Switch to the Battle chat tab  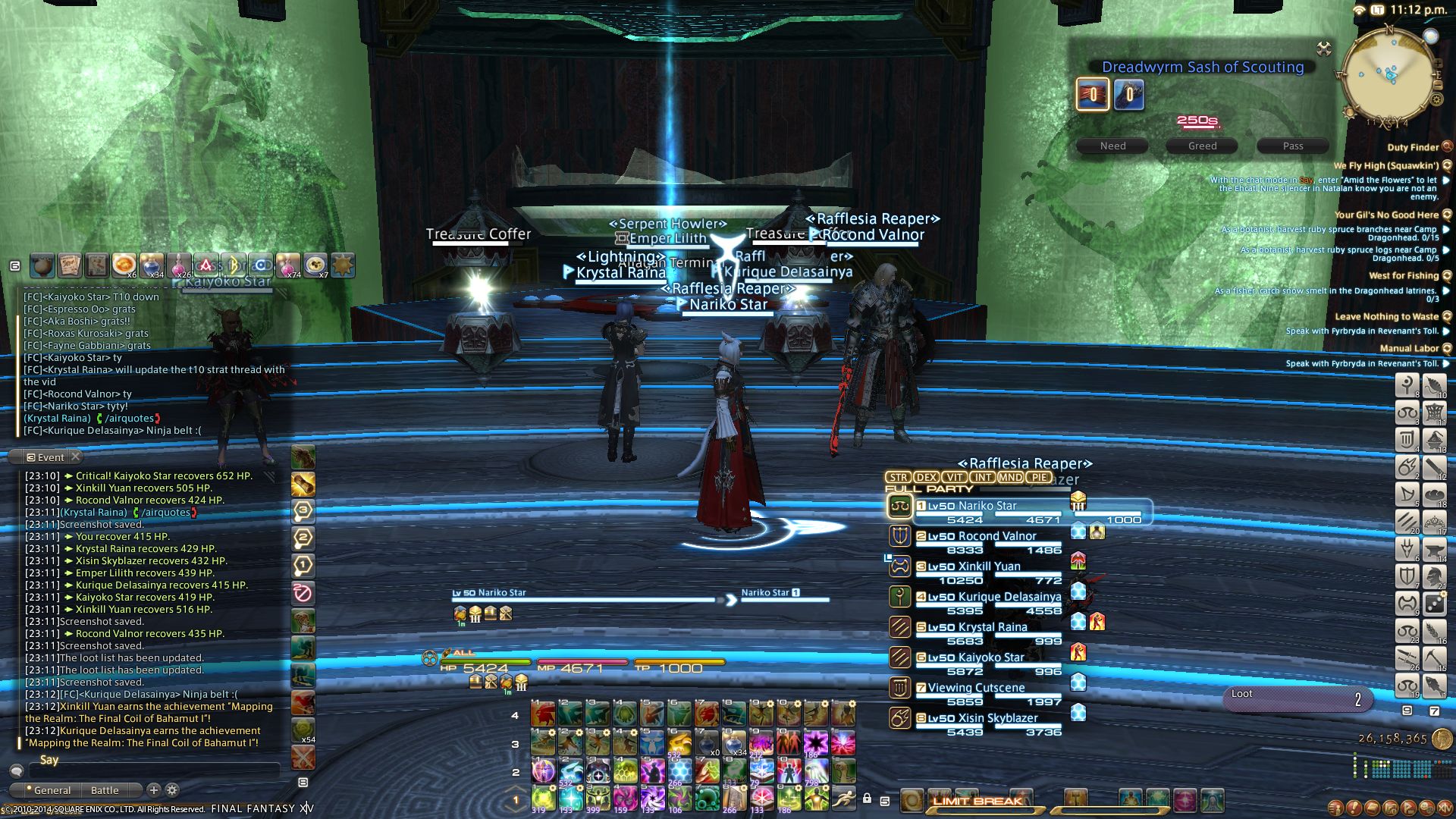tap(105, 790)
